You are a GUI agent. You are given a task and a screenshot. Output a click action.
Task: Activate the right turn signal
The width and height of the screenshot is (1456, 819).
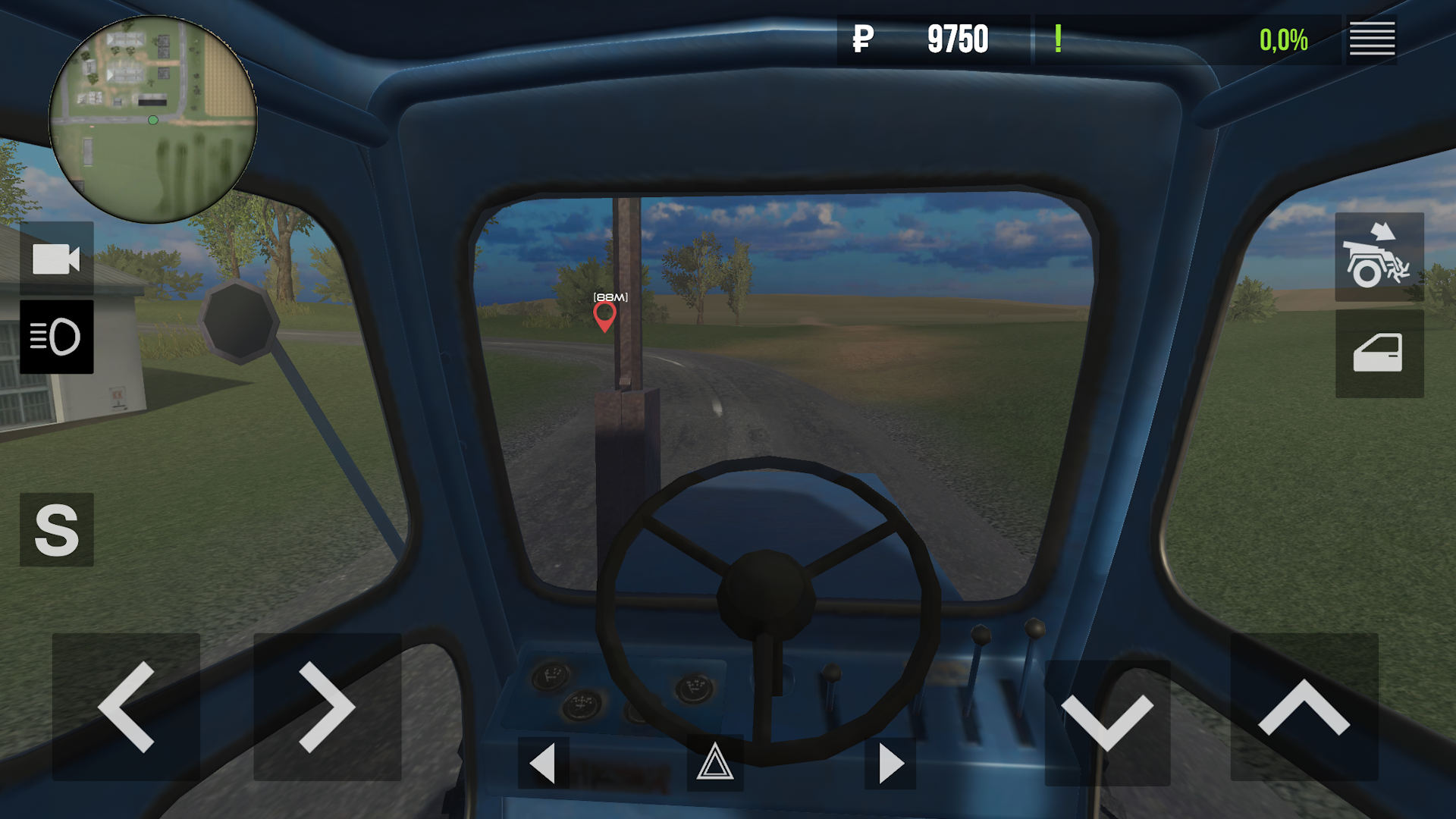892,764
